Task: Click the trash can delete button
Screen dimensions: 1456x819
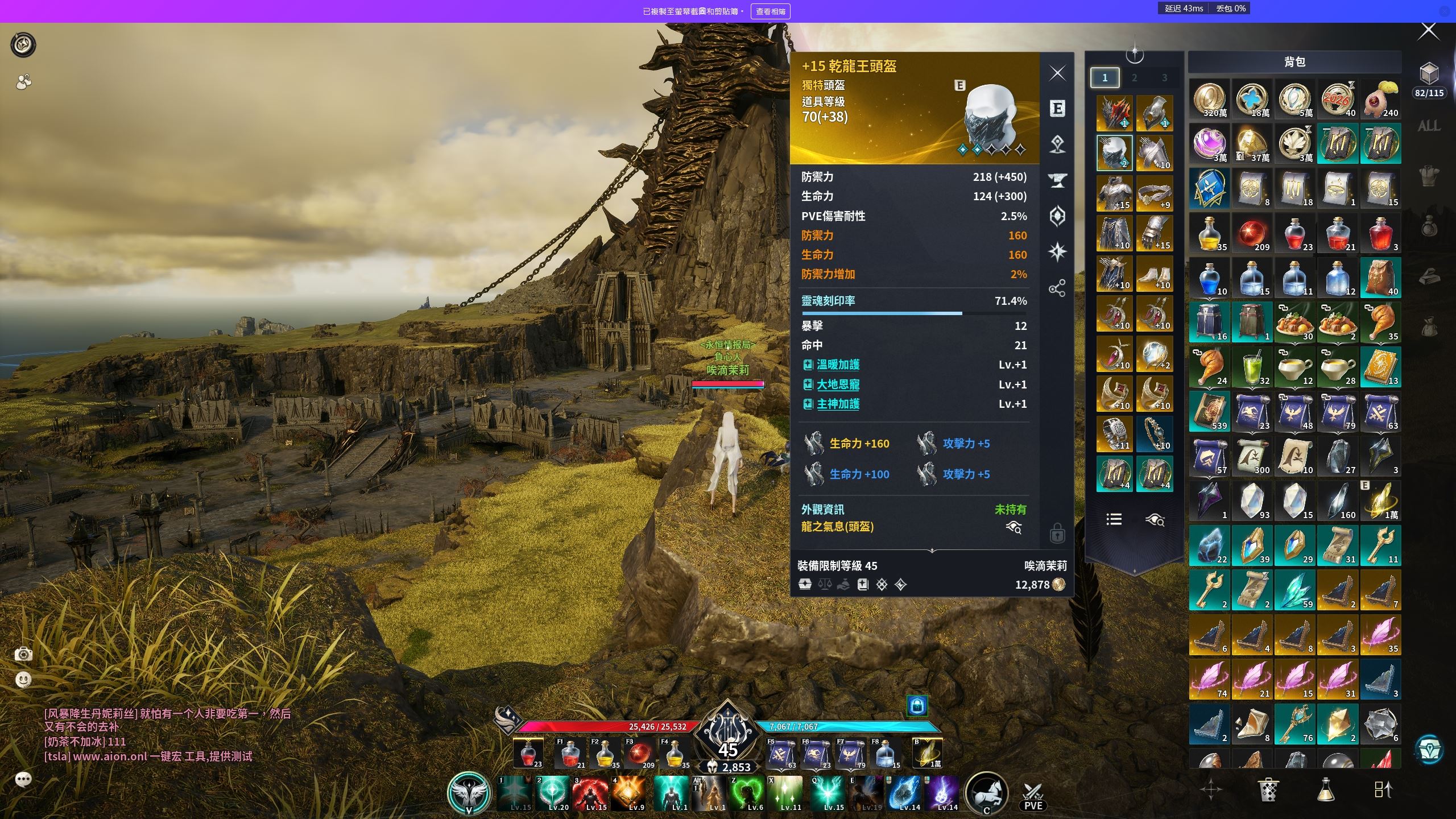Action: 1268,789
